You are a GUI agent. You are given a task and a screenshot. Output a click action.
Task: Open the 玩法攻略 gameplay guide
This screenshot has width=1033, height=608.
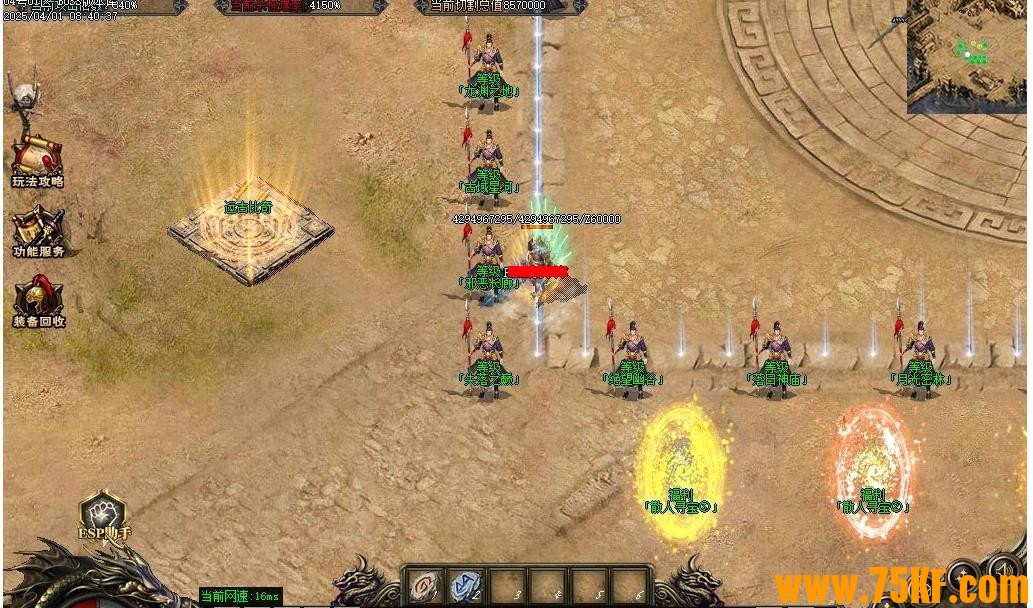[37, 160]
